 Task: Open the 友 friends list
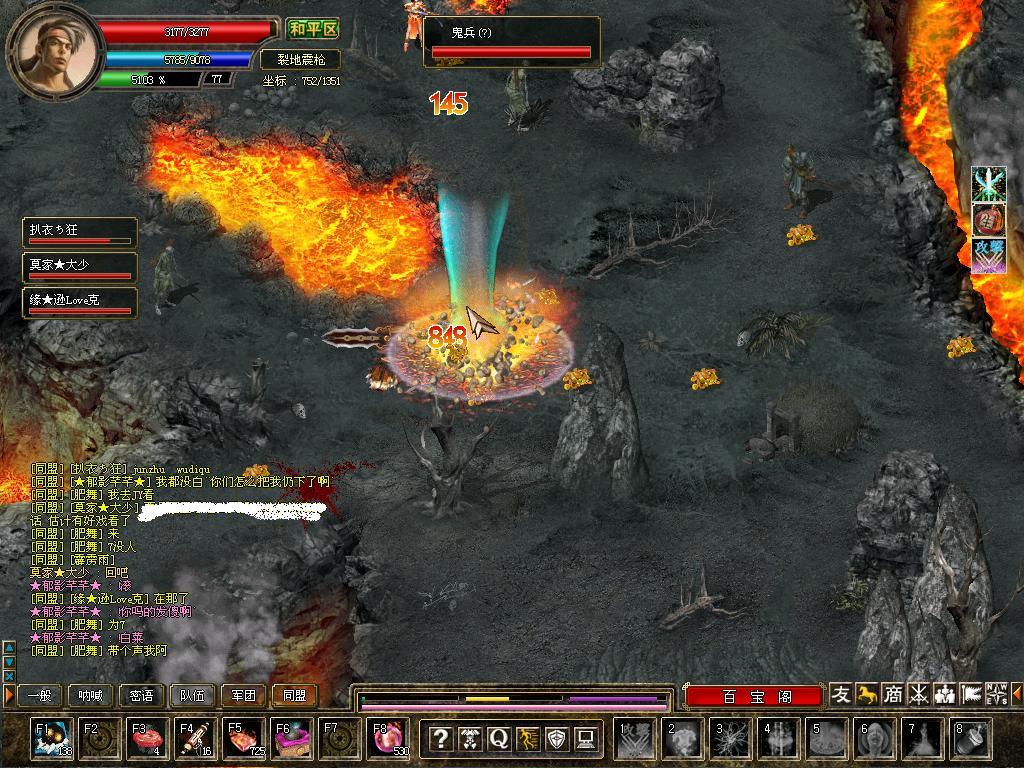[x=842, y=694]
